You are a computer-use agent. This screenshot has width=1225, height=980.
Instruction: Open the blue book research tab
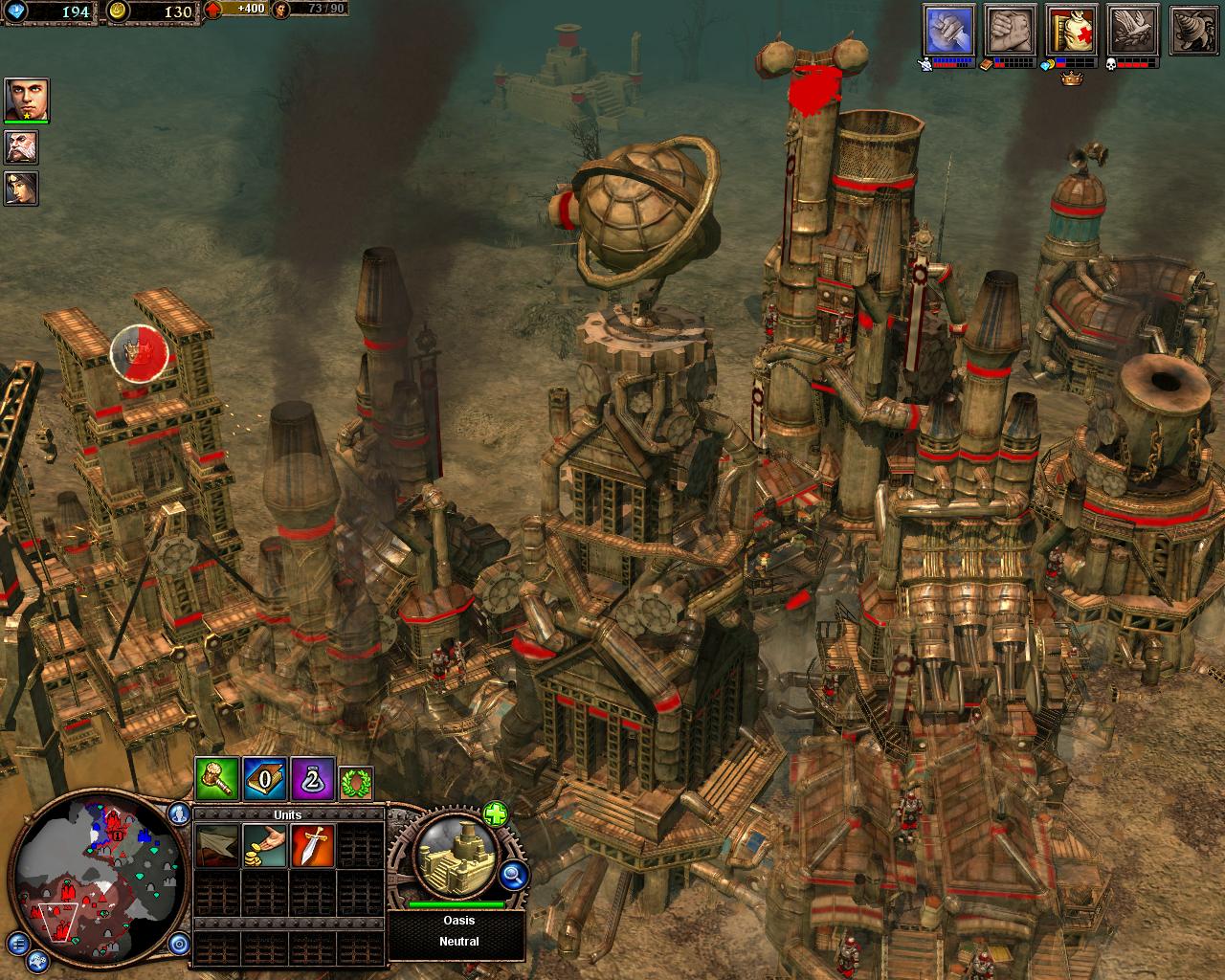tap(265, 780)
